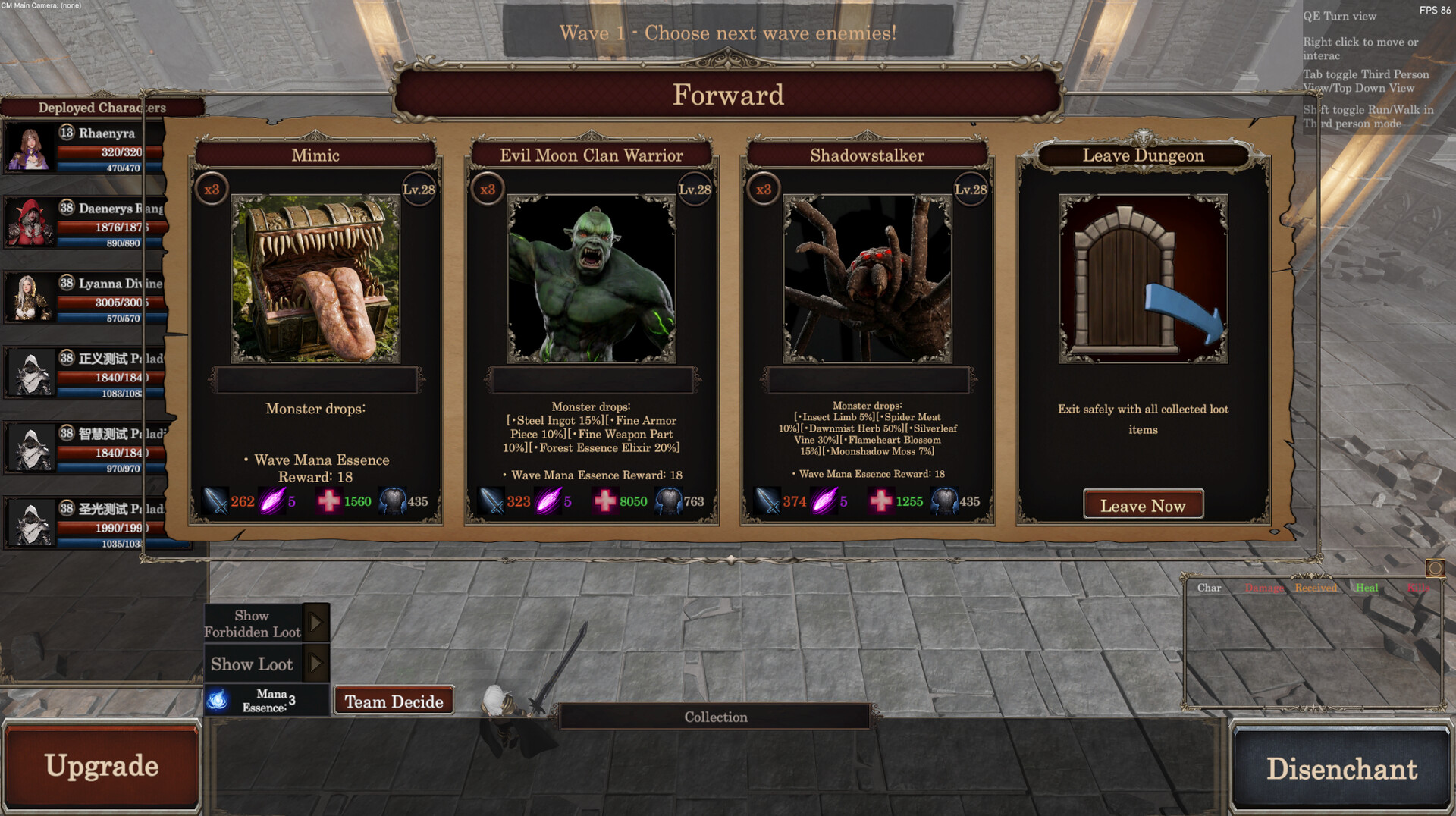Open the Disenchant menu
This screenshot has width=1456, height=816.
click(x=1341, y=768)
